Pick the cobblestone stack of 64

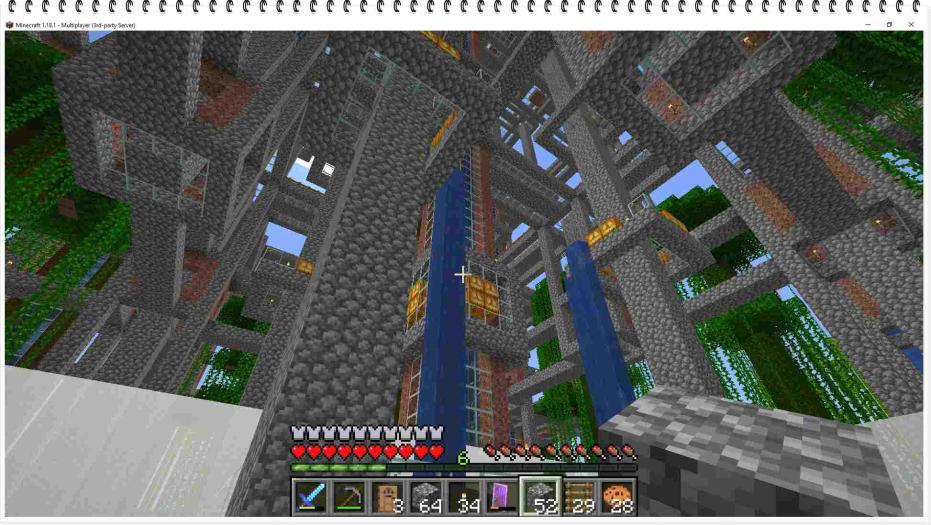pyautogui.click(x=424, y=497)
